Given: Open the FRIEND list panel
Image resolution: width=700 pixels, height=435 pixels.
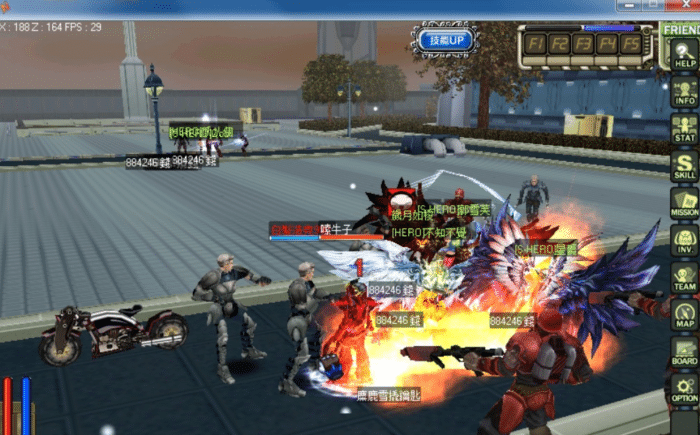Looking at the screenshot, I should [x=680, y=30].
